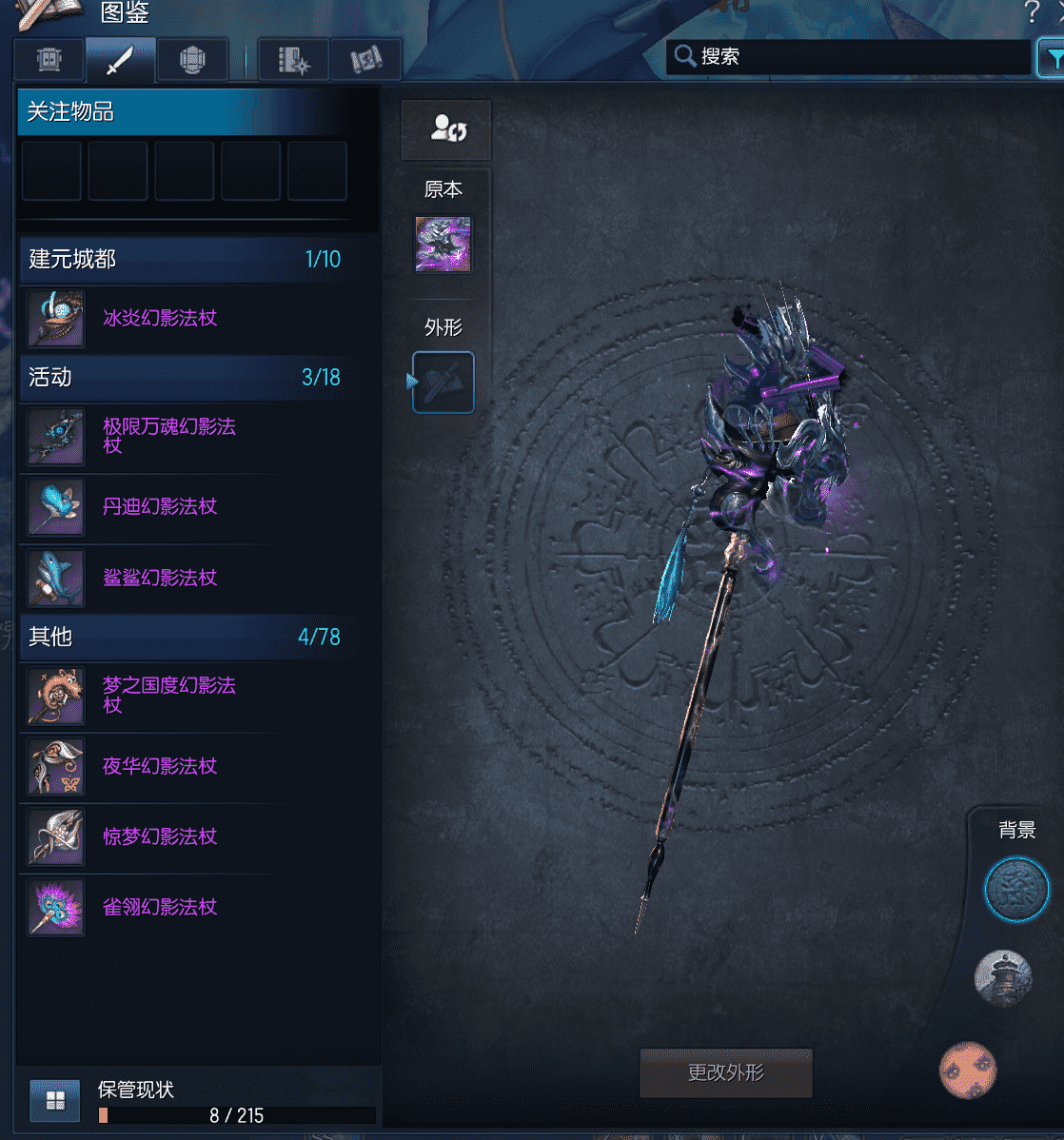Open the 保管现状 storage grid button
This screenshot has width=1064, height=1140.
coord(55,1101)
